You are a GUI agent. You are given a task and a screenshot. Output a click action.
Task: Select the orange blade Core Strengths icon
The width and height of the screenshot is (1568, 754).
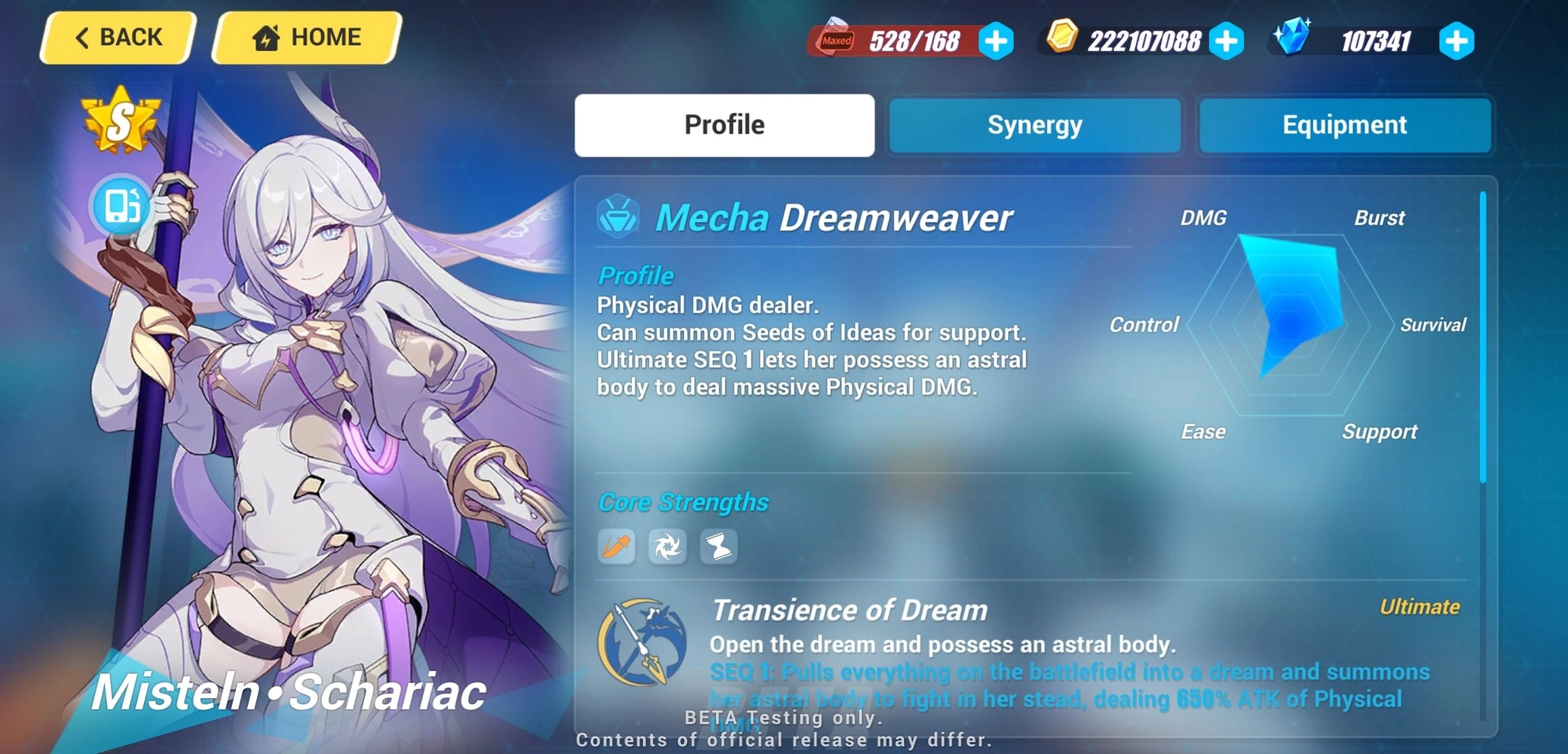616,547
